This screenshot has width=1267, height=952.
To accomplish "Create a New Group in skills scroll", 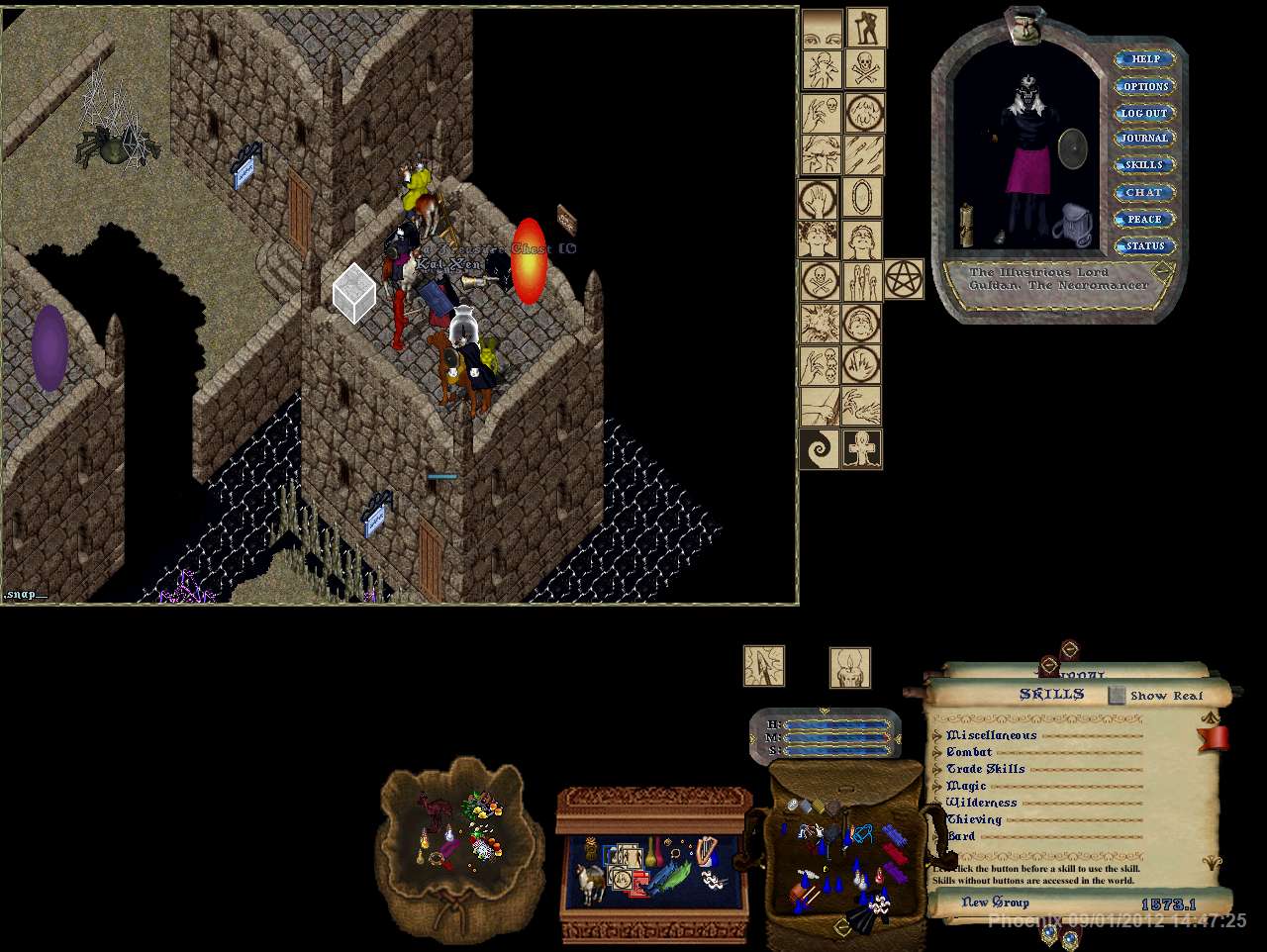I will (x=995, y=903).
